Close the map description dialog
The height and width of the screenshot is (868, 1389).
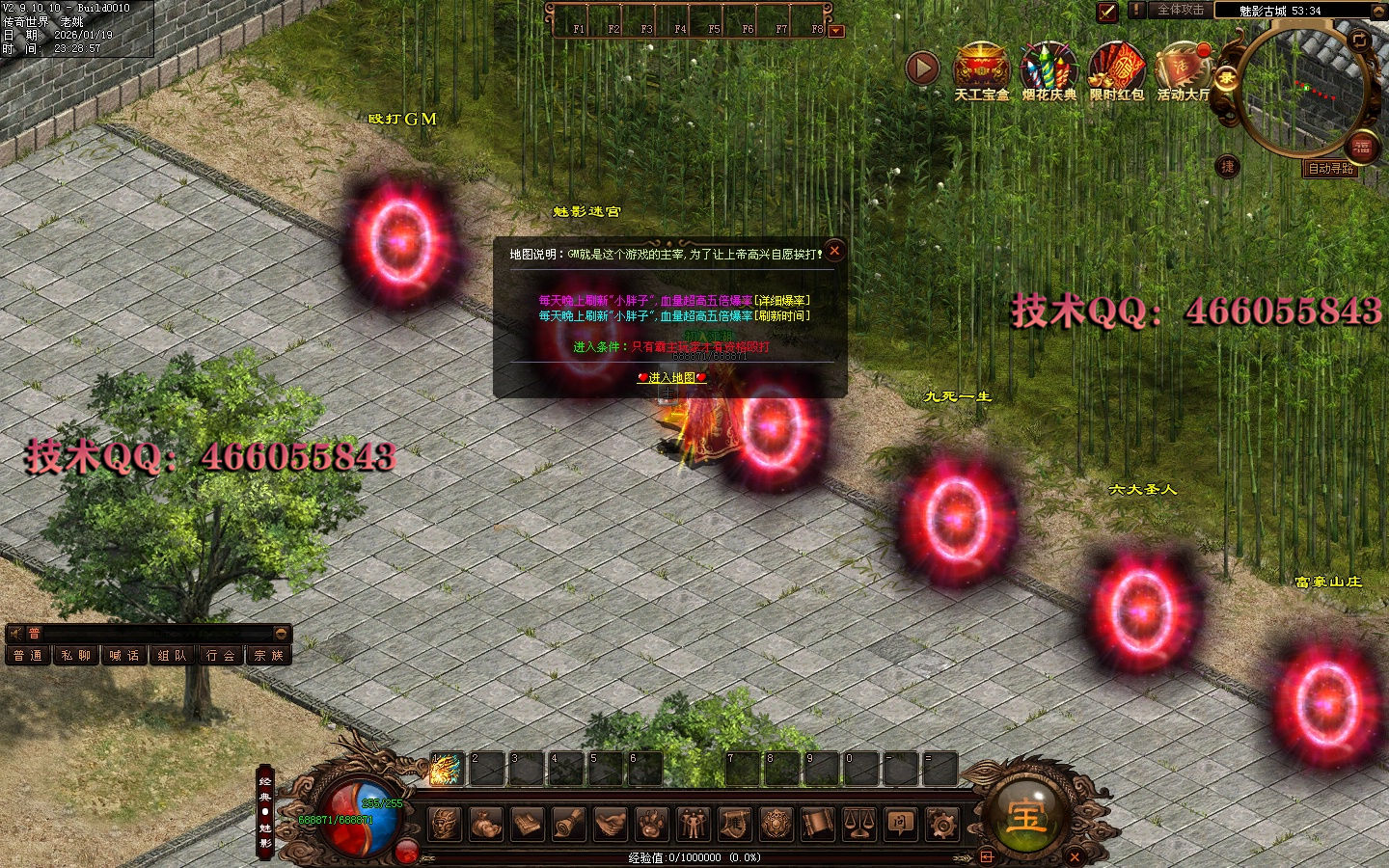click(x=834, y=251)
